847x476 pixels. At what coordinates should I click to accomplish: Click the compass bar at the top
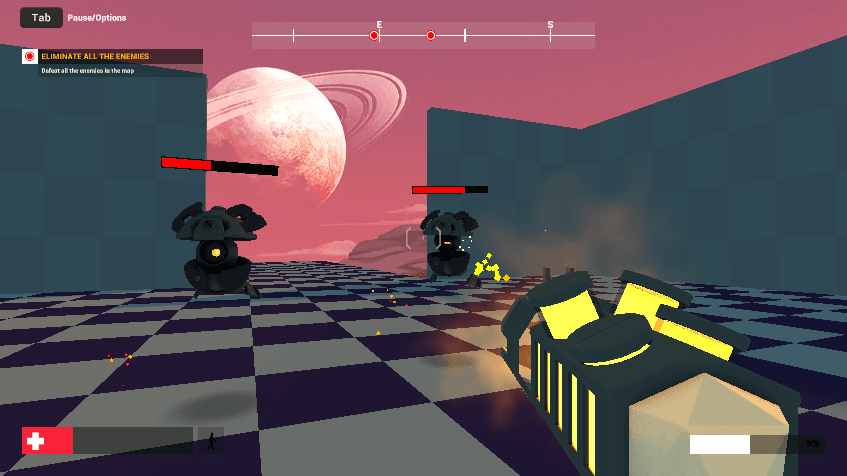pyautogui.click(x=422, y=36)
